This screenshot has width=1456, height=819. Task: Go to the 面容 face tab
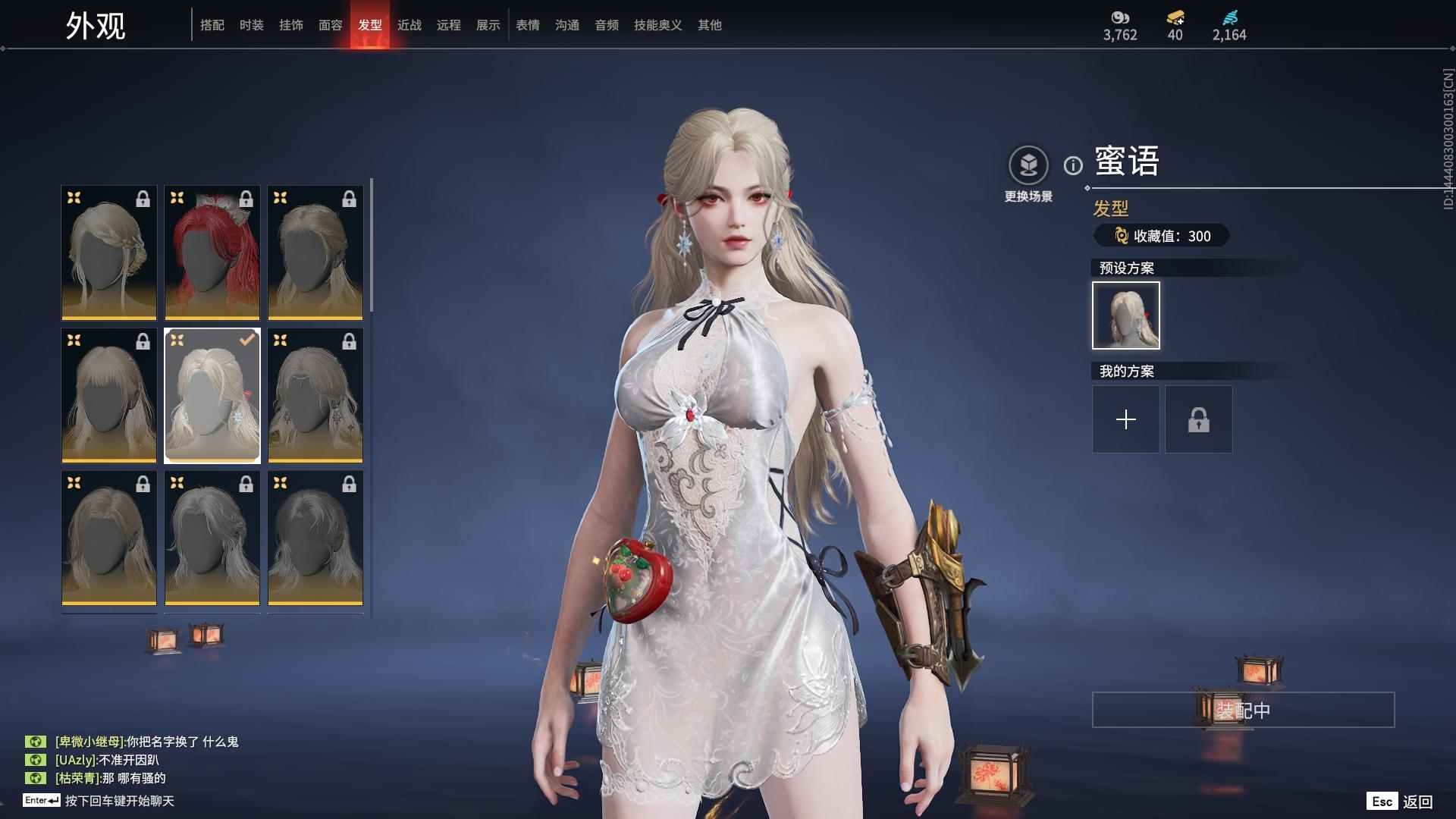330,25
